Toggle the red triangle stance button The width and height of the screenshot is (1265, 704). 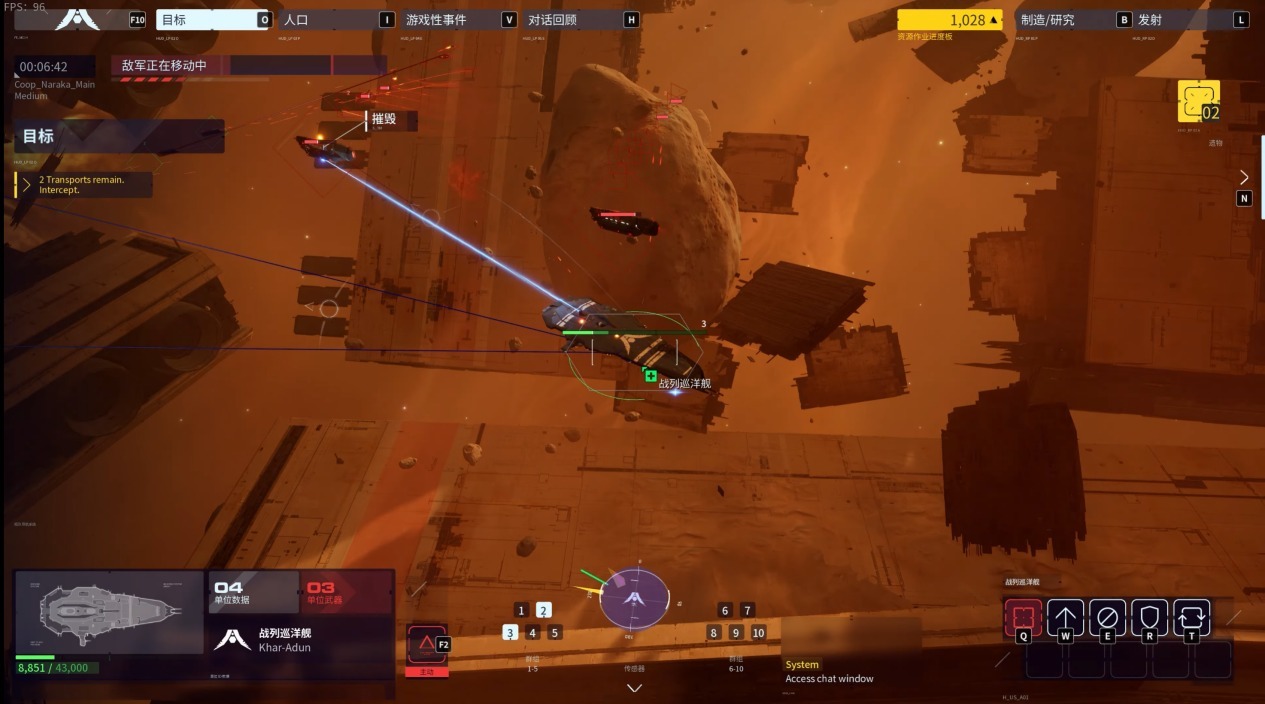426,643
